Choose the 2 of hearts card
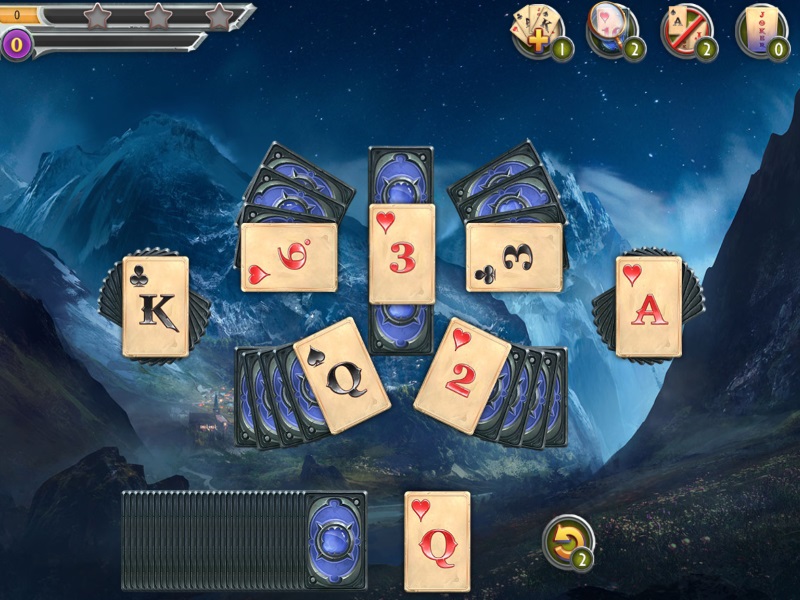The image size is (800, 600). (461, 375)
